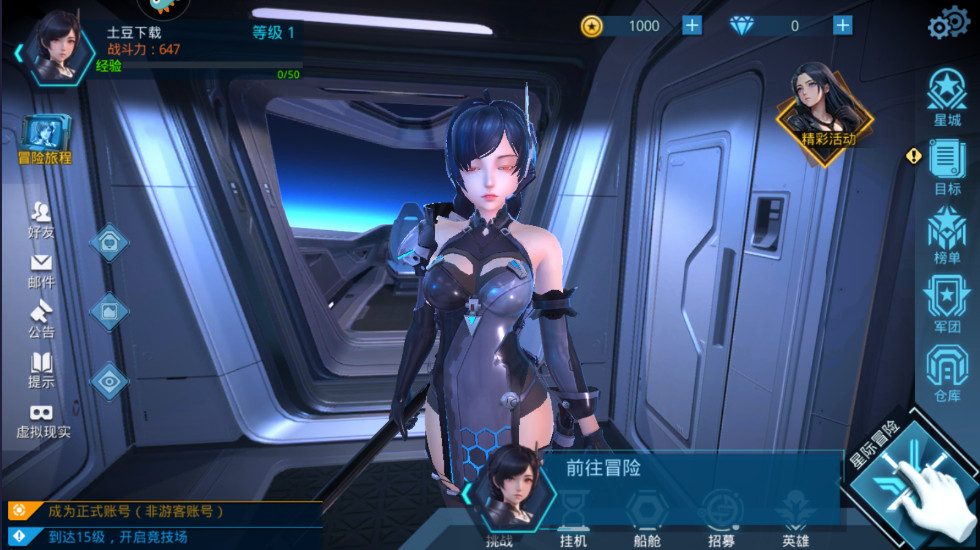The image size is (980, 550).
Task: Show the 榜单 rankings
Action: [x=946, y=234]
